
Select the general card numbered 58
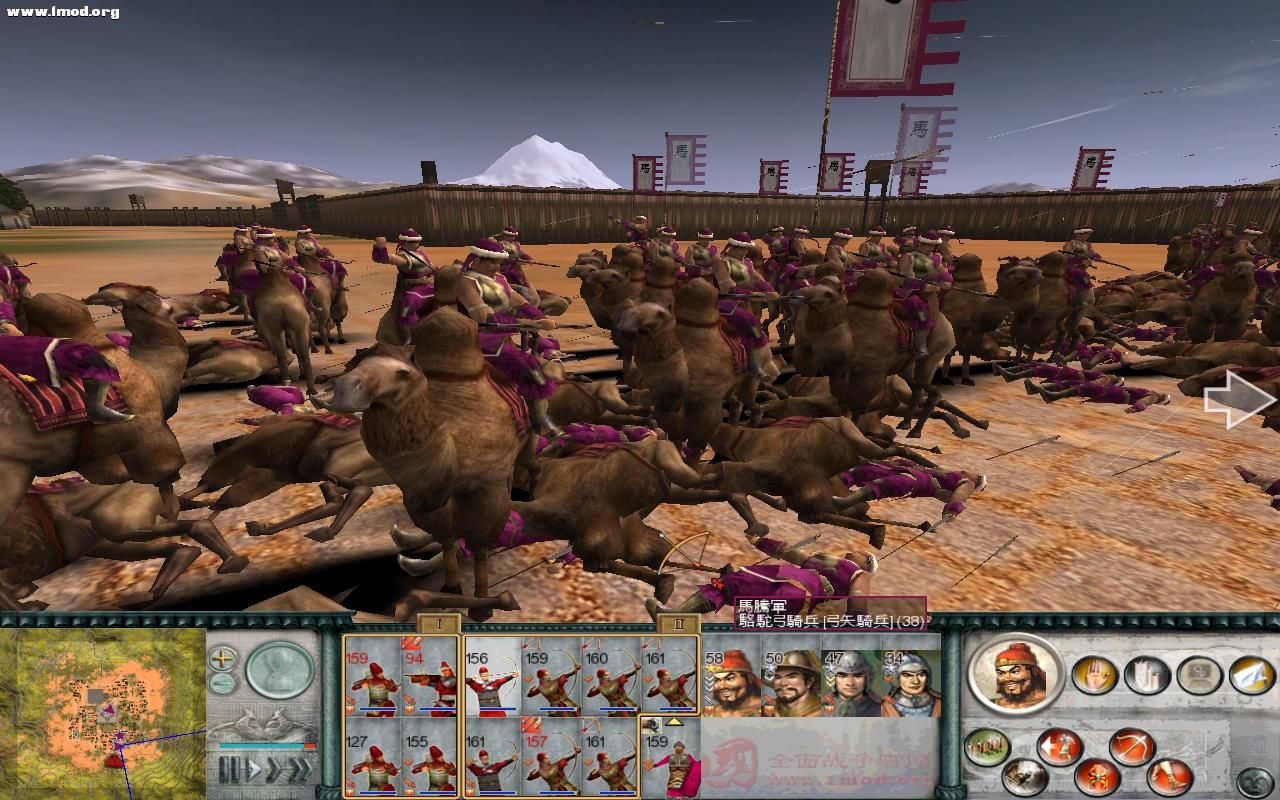(x=731, y=682)
